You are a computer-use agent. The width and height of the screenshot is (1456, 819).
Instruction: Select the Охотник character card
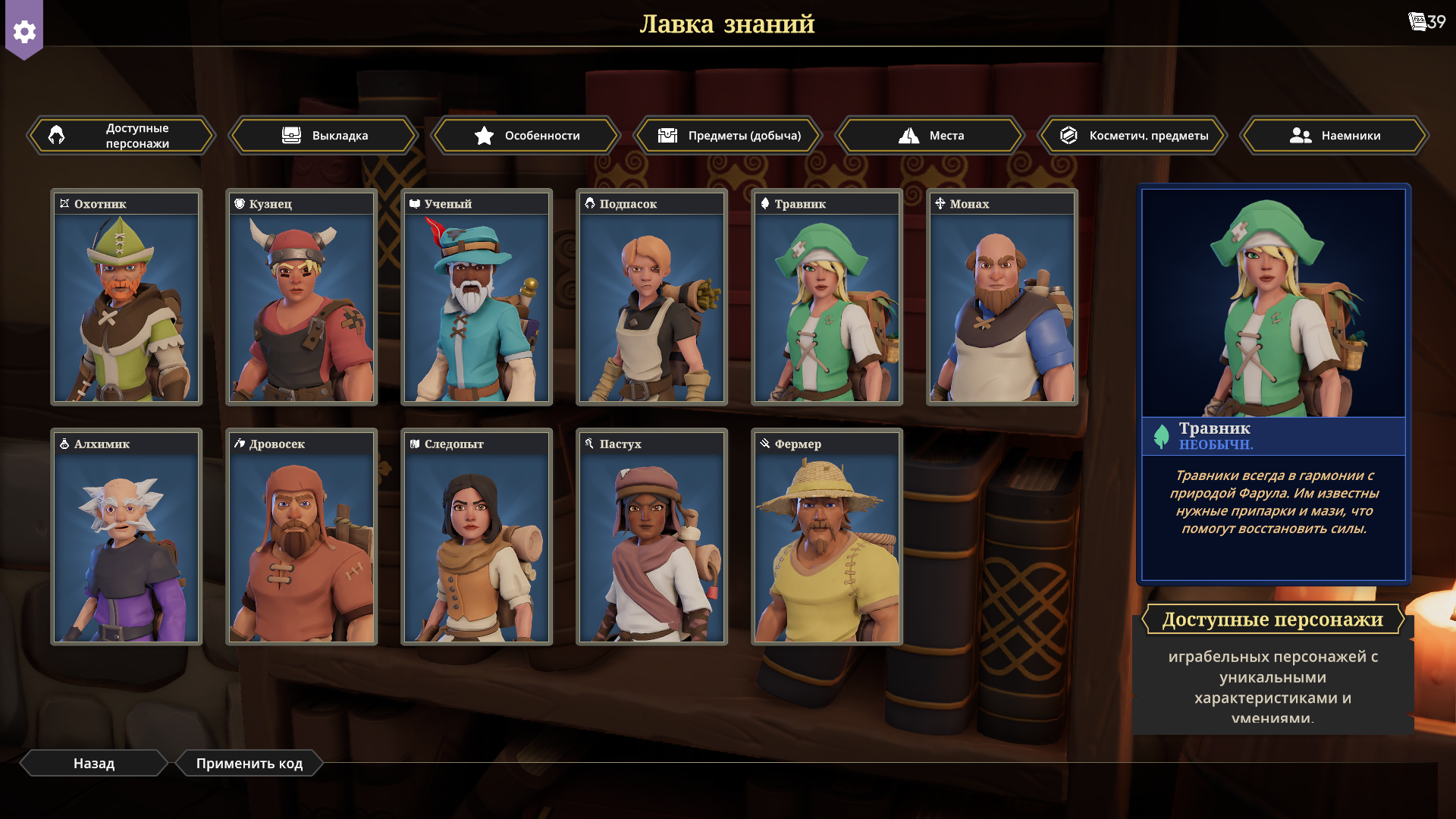tap(127, 297)
